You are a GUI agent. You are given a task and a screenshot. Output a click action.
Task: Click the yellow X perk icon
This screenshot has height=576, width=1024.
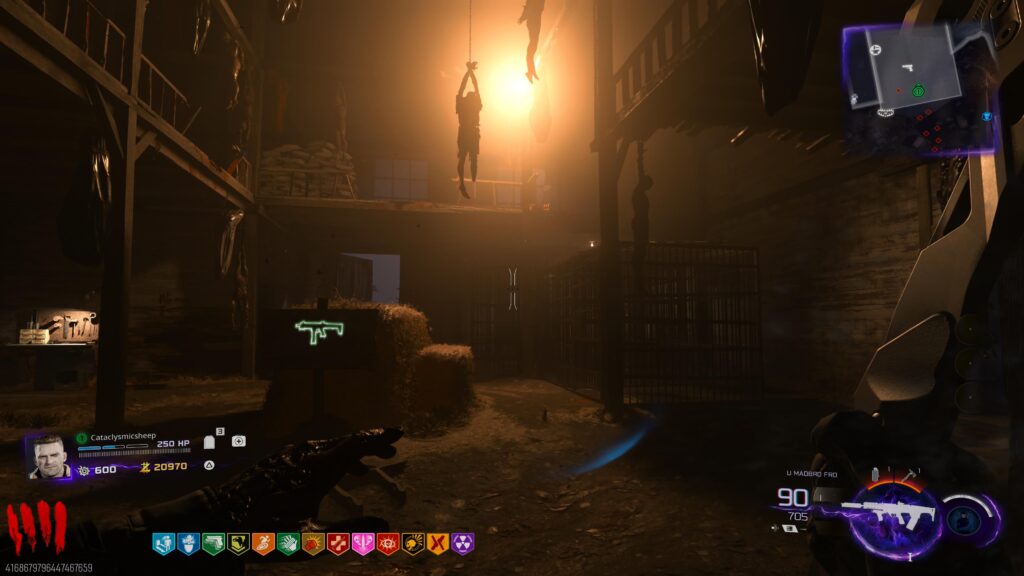click(x=438, y=543)
